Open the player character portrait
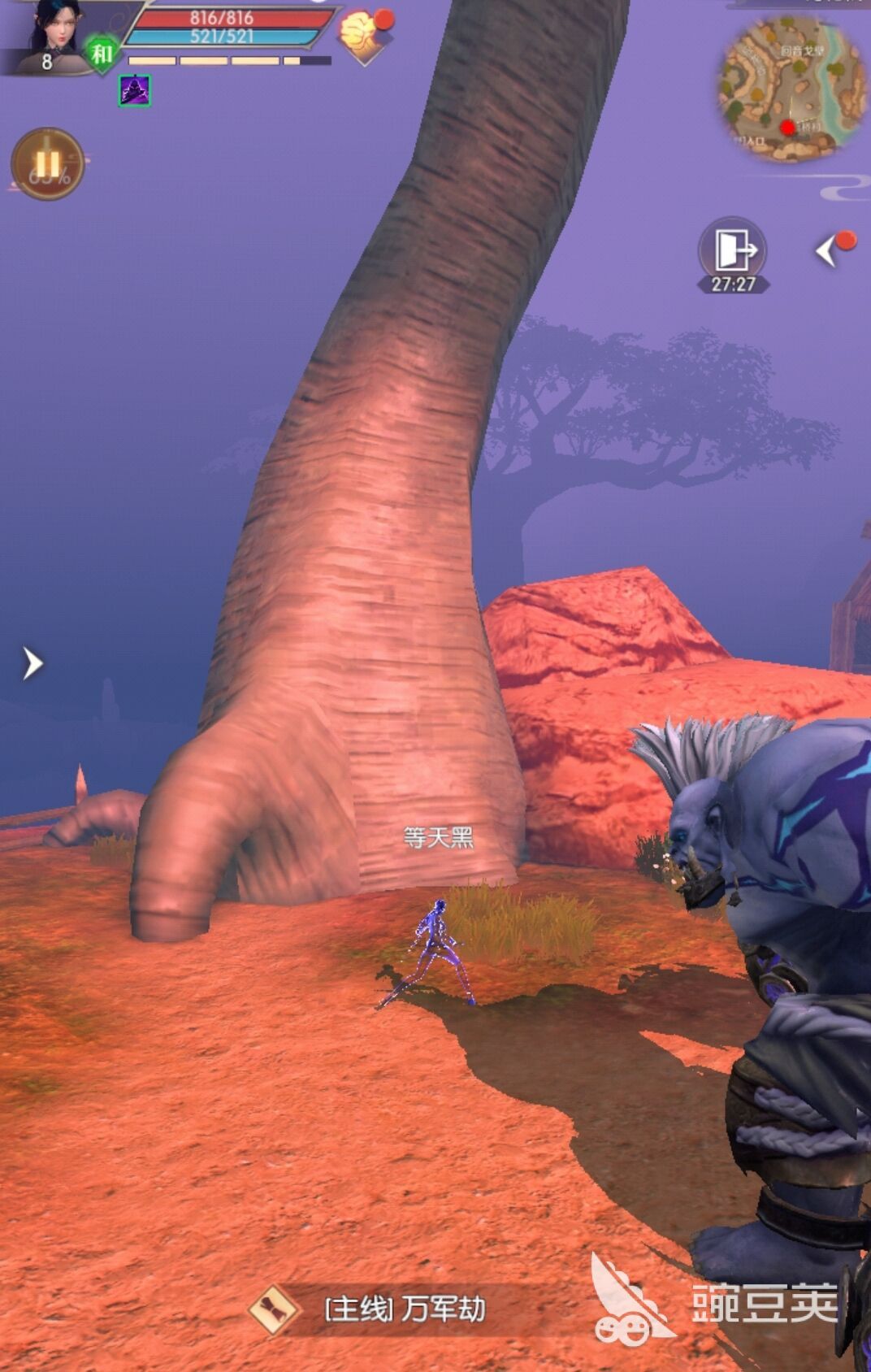 pos(57,33)
